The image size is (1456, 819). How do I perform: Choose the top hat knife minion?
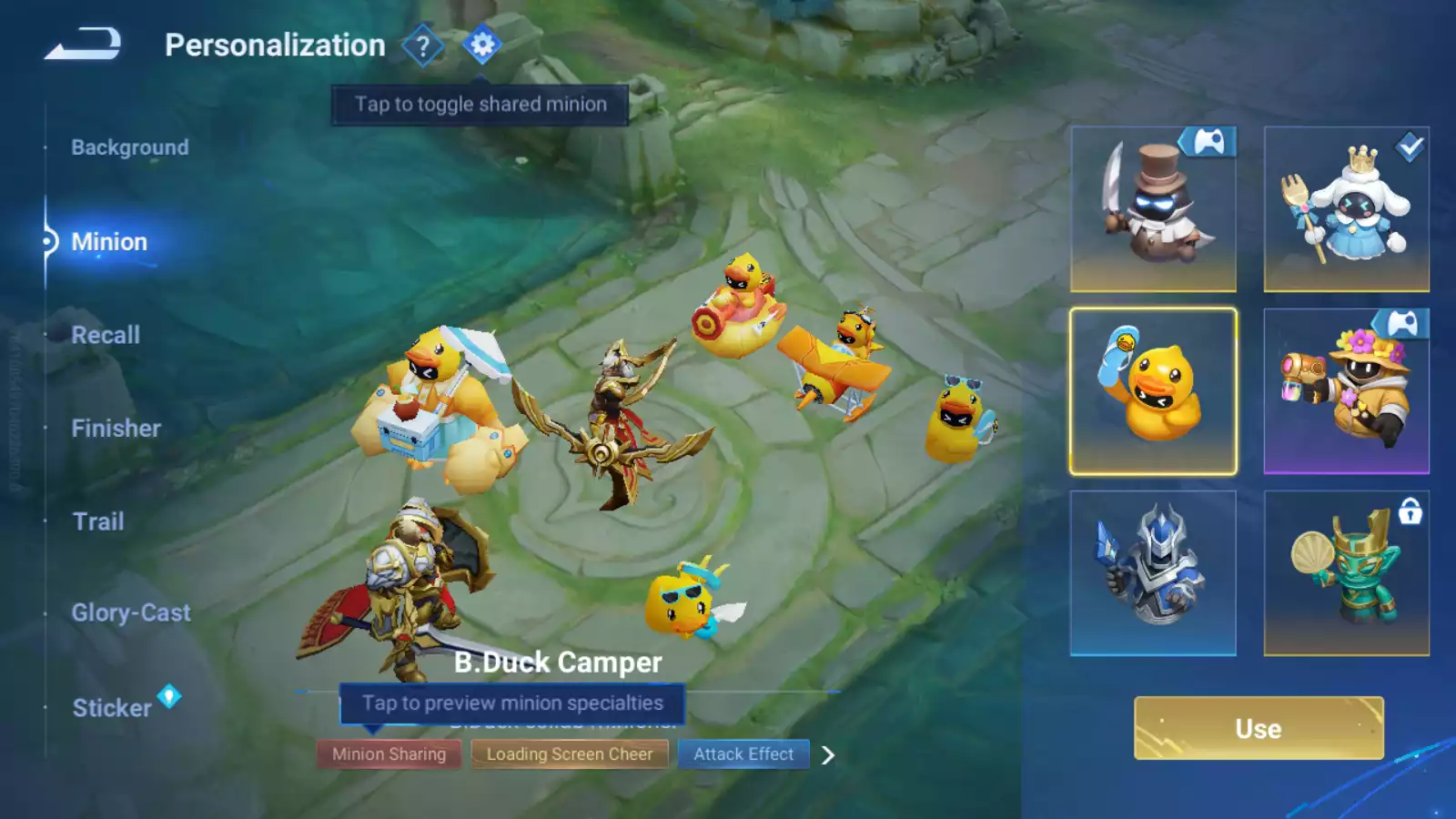click(1153, 209)
